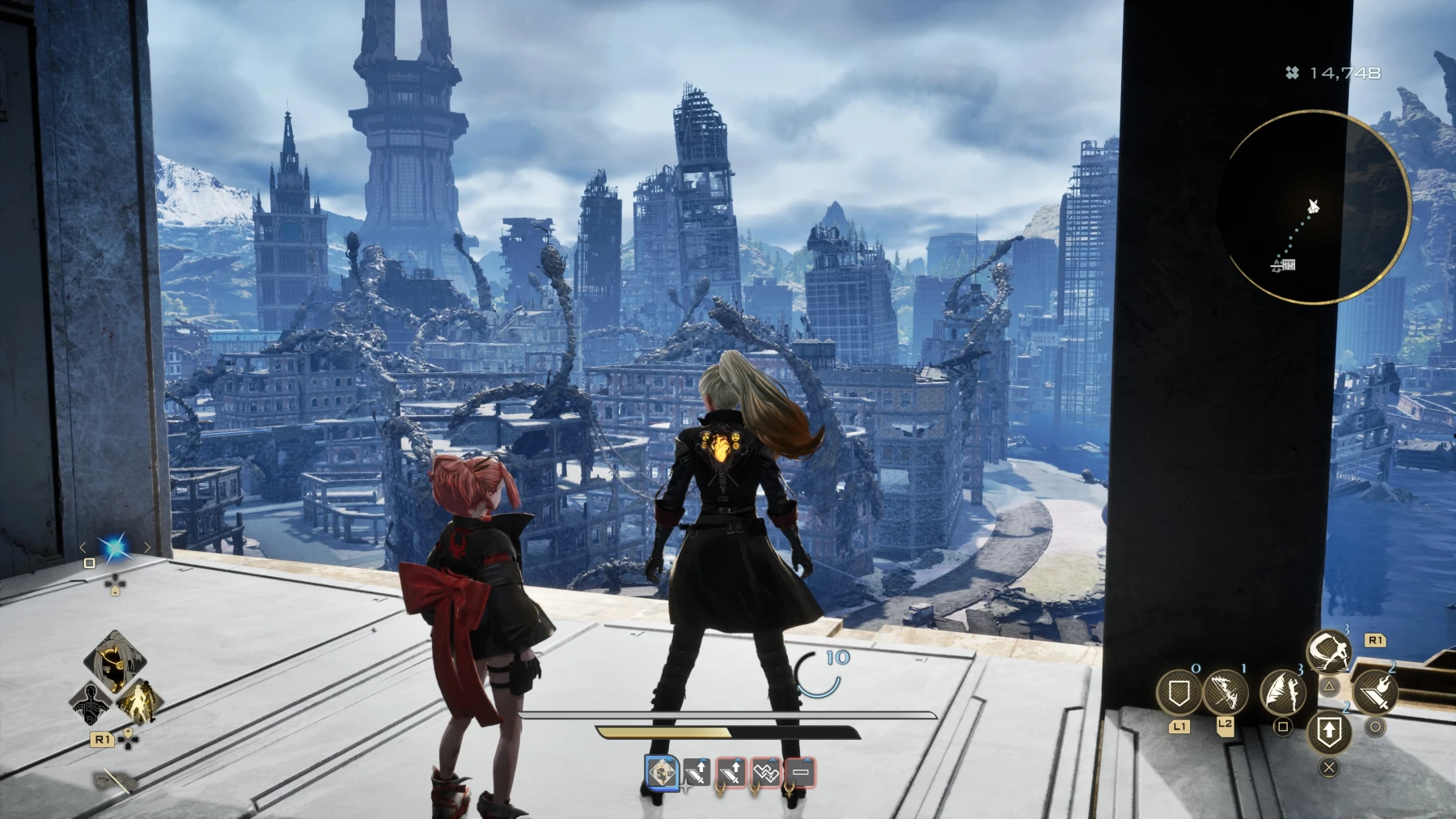Image resolution: width=1456 pixels, height=819 pixels.
Task: Select the blue-framed character portrait buff slot
Action: click(662, 772)
